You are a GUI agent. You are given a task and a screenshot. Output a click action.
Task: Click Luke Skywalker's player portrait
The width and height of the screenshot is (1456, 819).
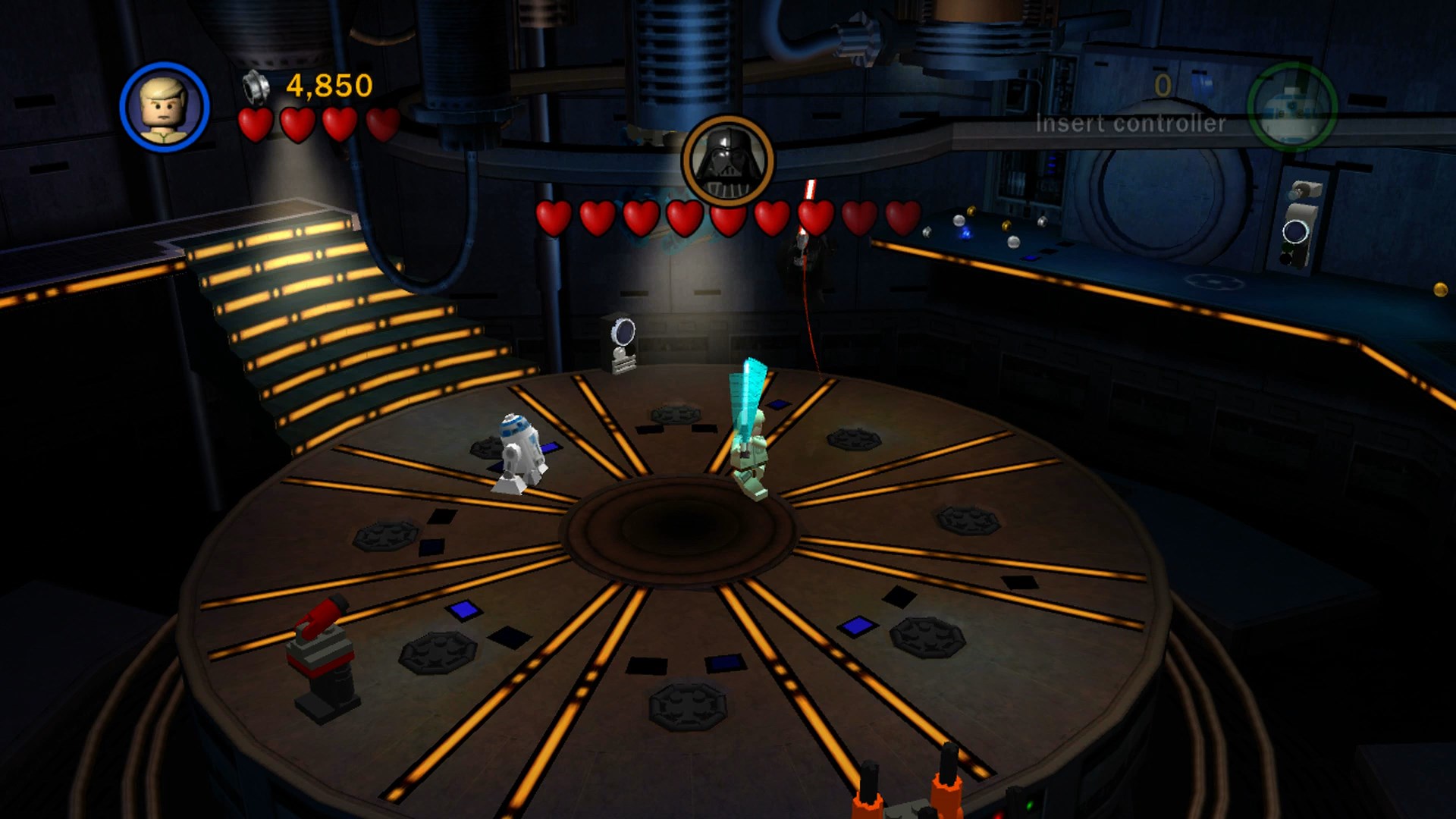(165, 107)
